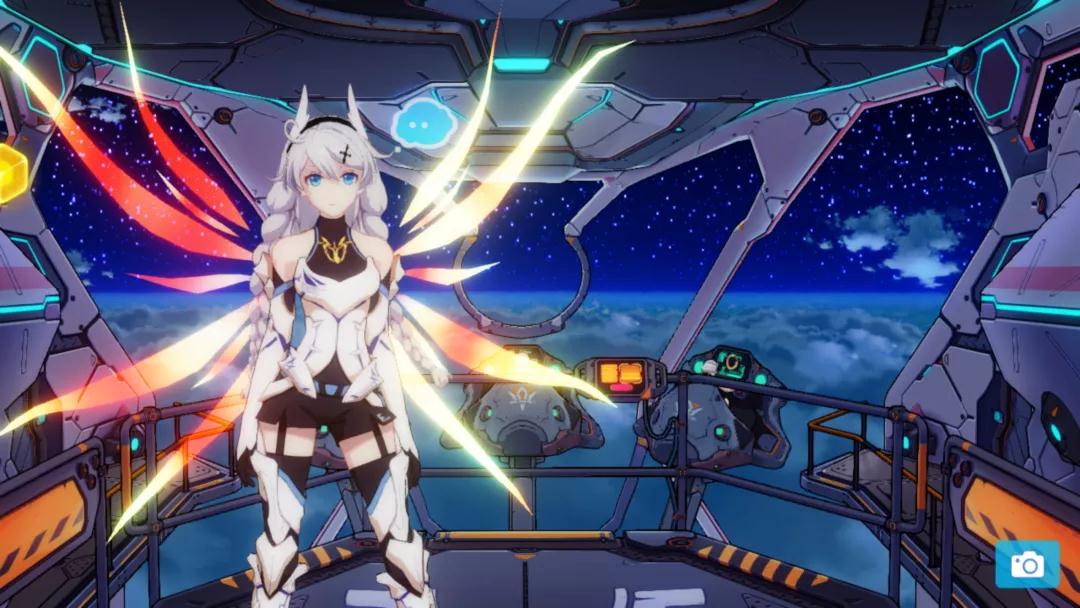Take a screenshot with the camera button
This screenshot has width=1080, height=608.
(x=1026, y=565)
